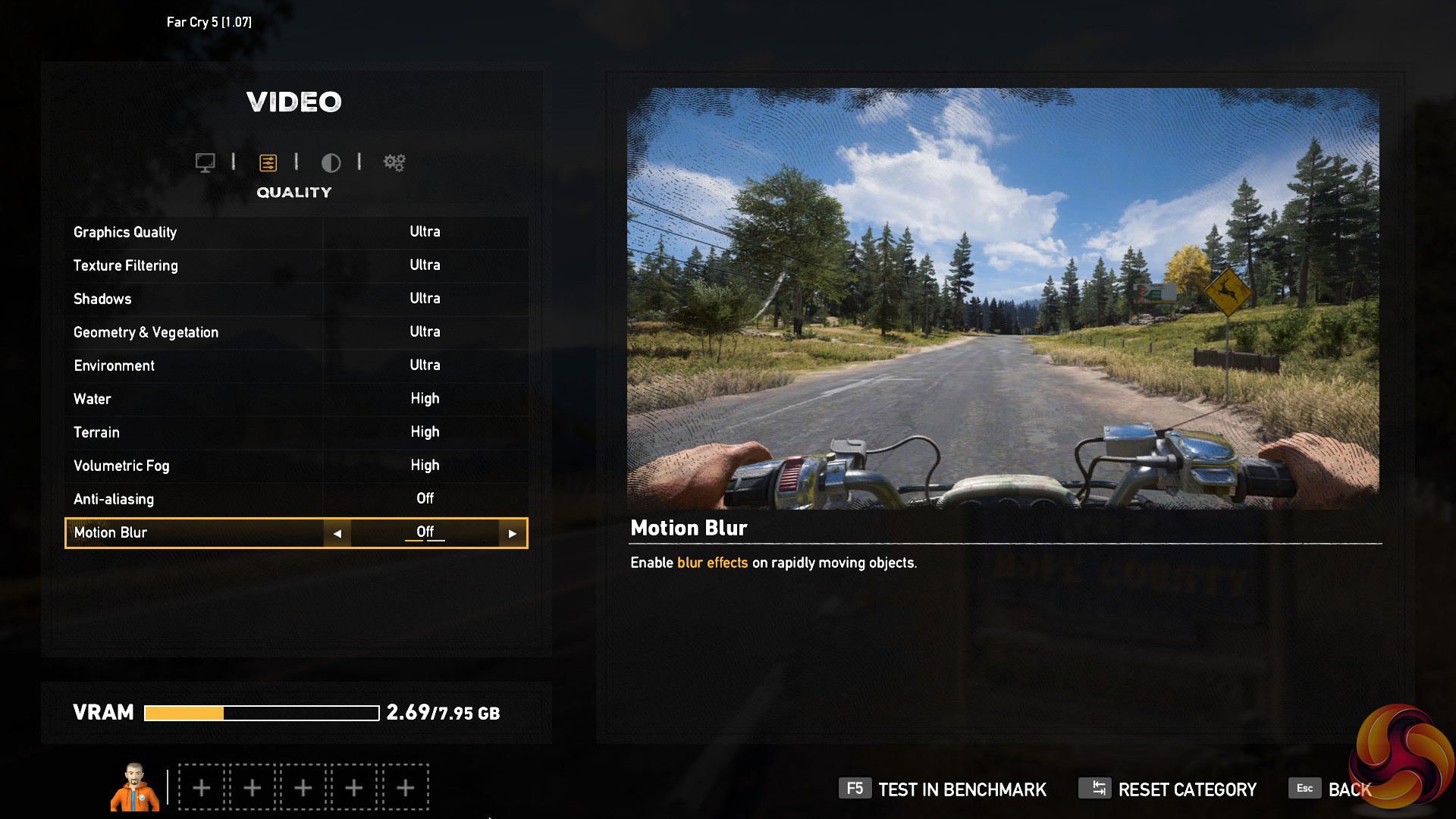Image resolution: width=1456 pixels, height=819 pixels.
Task: Choose the Volumetric Fog setting
Action: (297, 466)
